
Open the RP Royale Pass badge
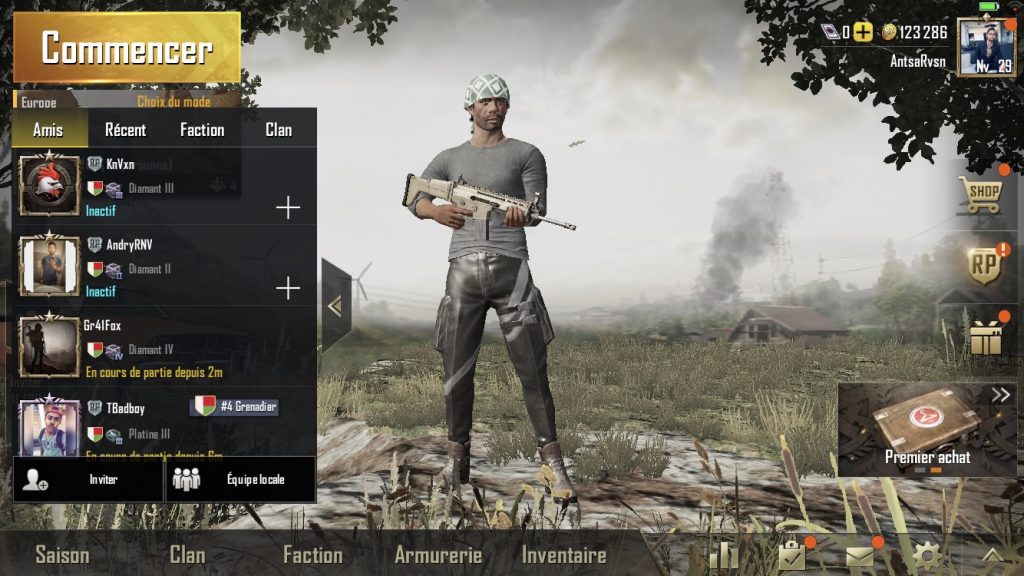click(x=982, y=266)
